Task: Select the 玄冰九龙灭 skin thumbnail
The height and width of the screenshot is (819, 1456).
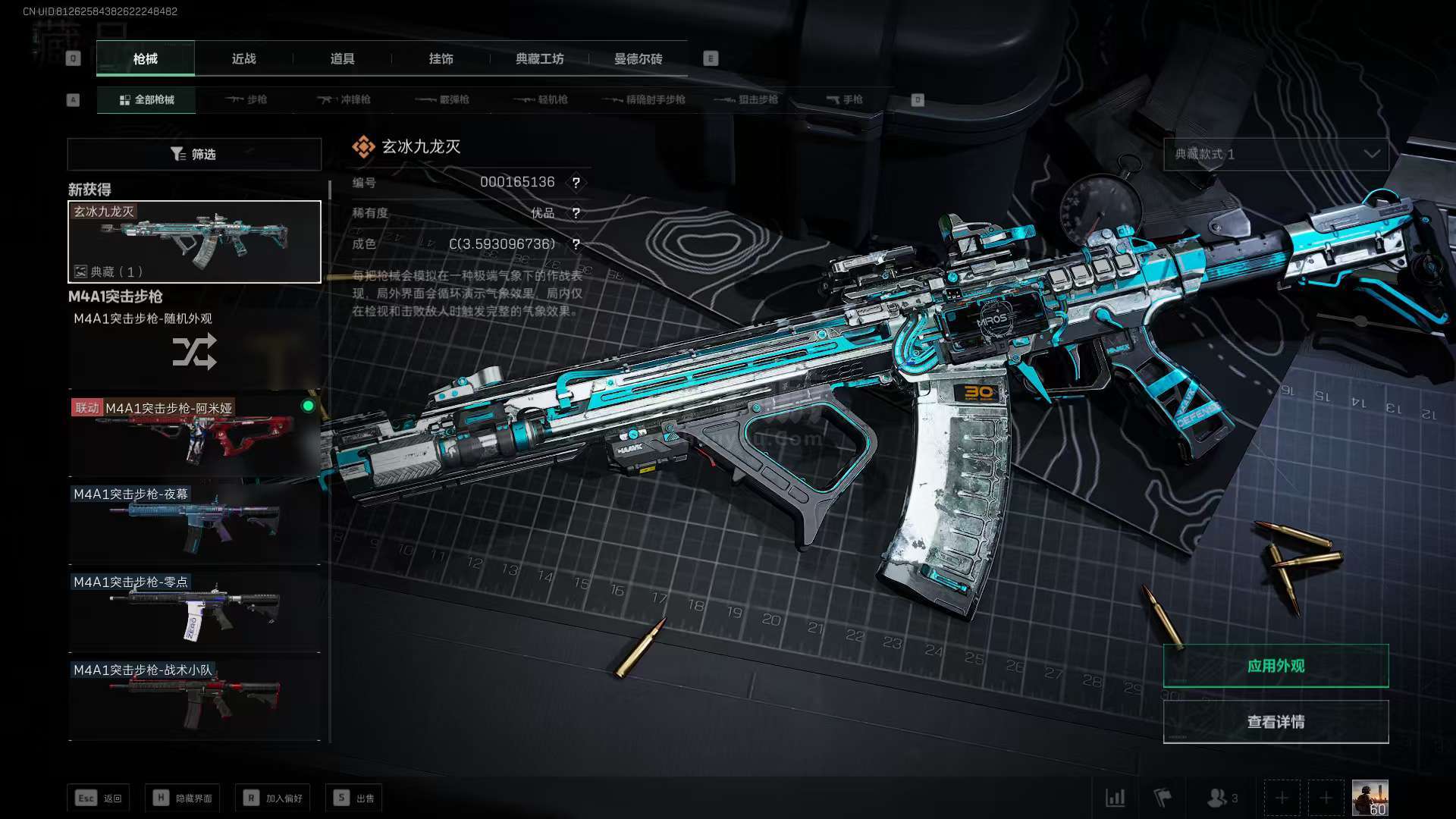Action: tap(194, 242)
